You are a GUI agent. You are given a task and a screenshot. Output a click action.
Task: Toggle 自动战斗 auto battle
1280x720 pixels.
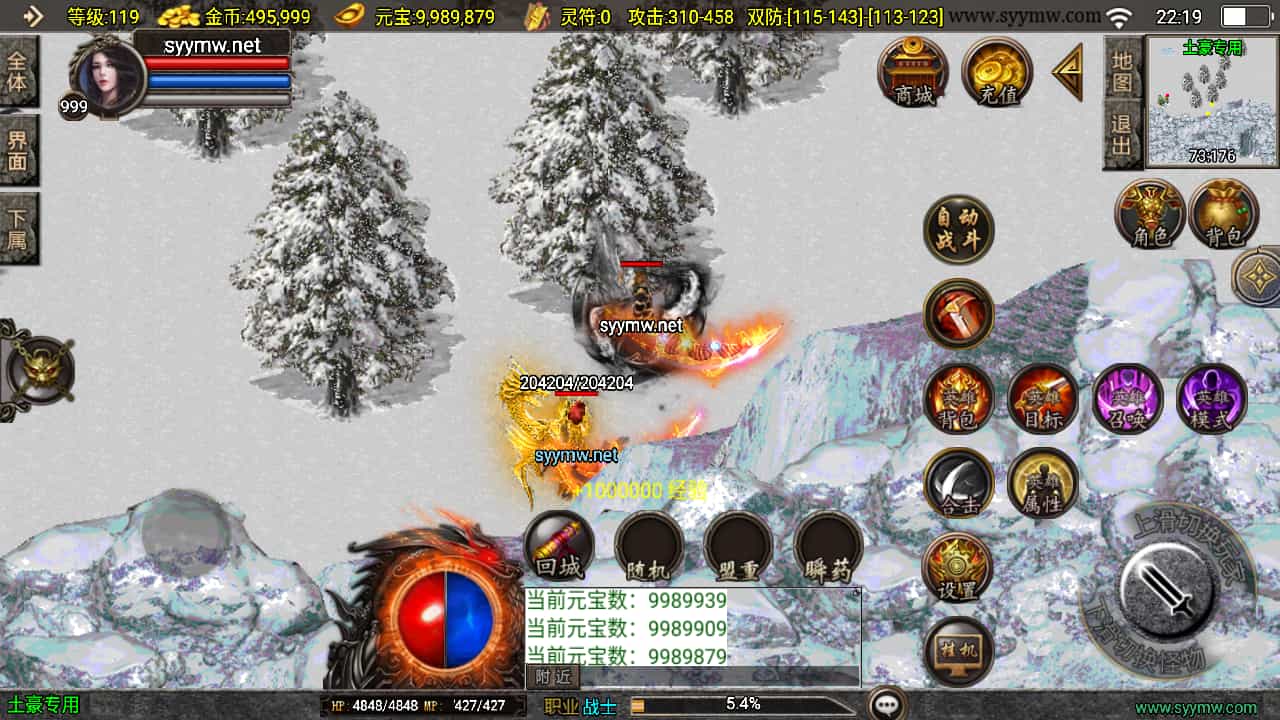[x=958, y=230]
